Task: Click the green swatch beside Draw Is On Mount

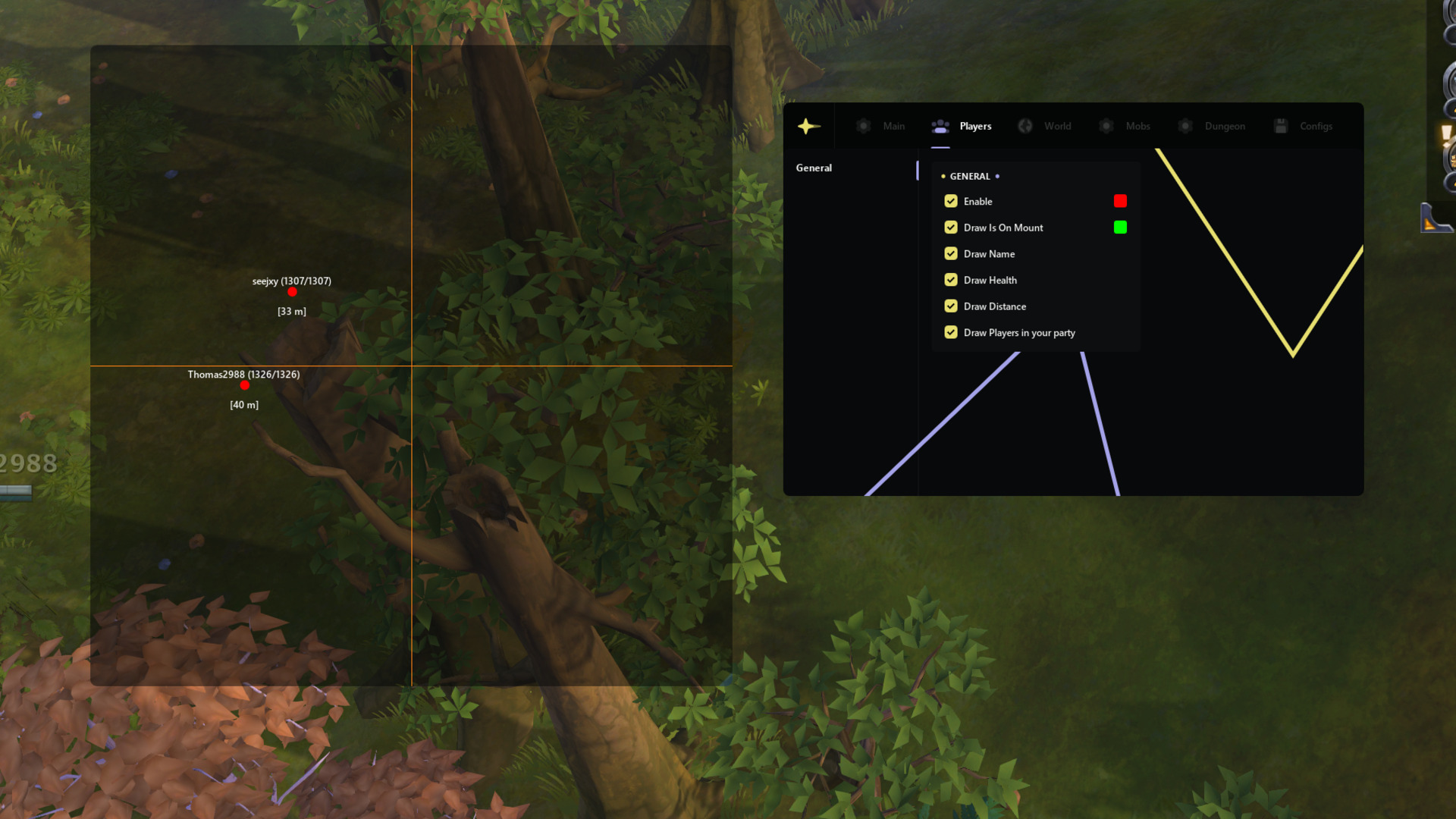Action: point(1120,227)
